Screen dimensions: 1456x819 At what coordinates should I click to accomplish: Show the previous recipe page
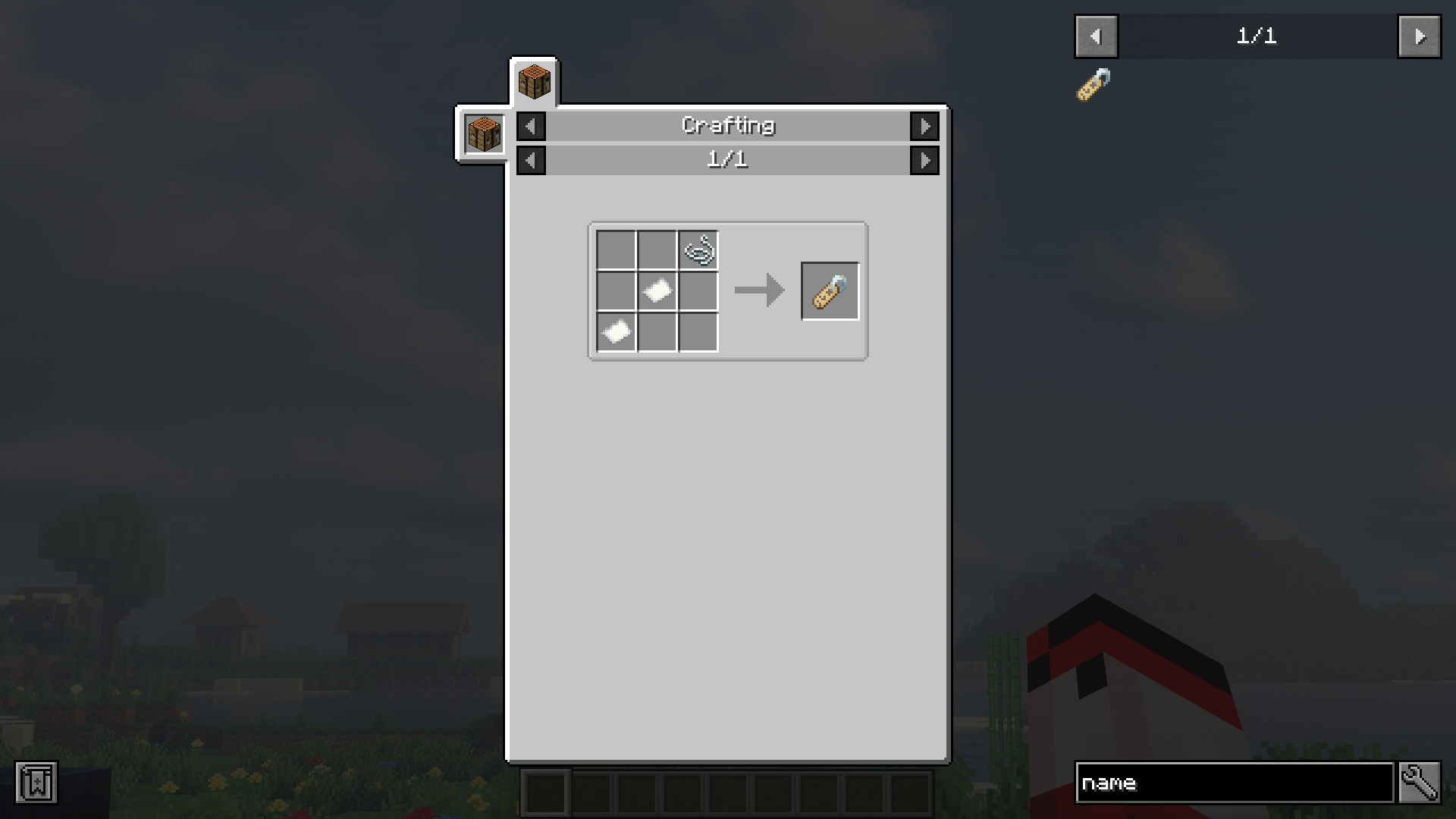click(531, 160)
